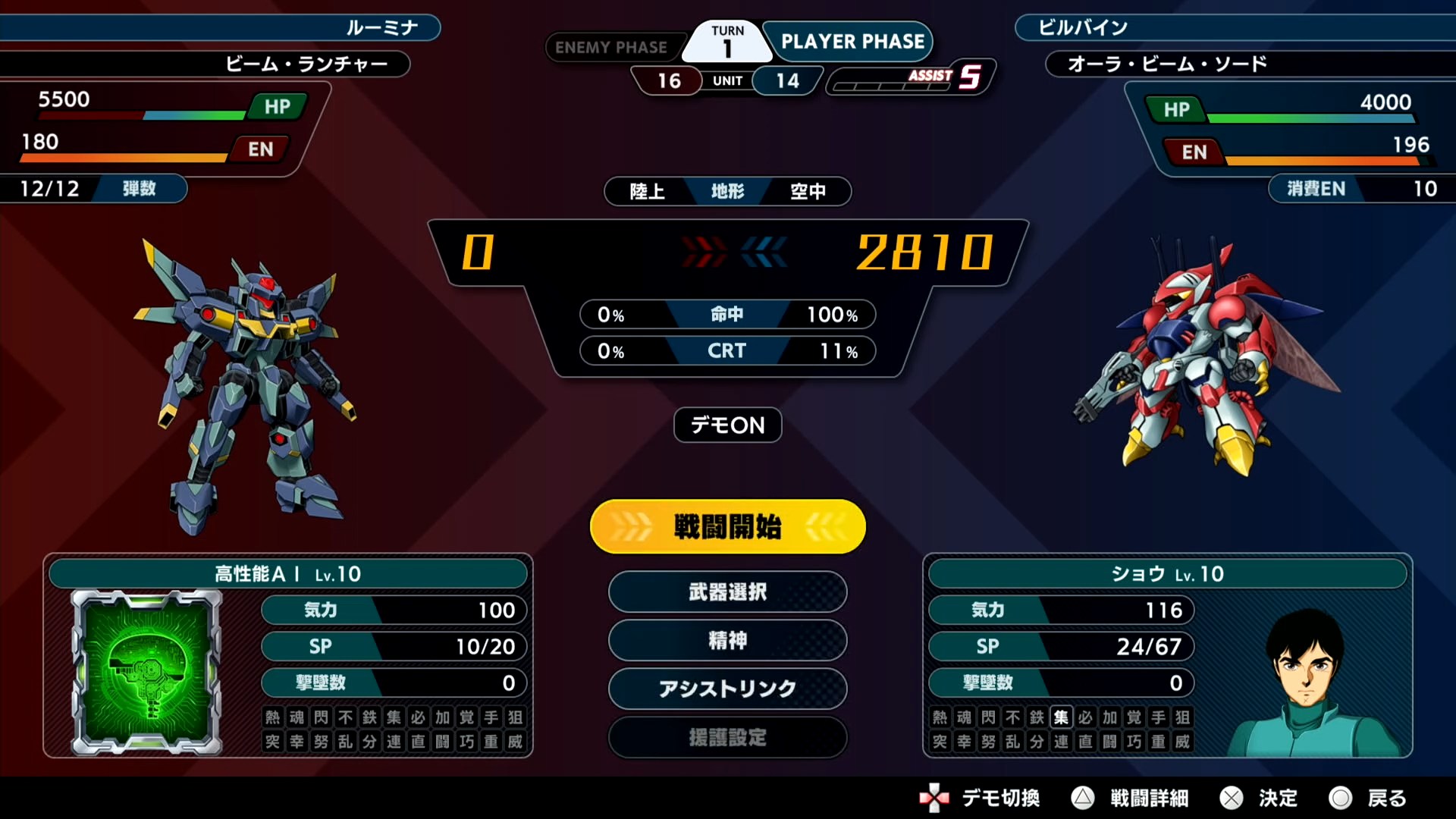
Task: Open the 精神 spirit commands menu
Action: tap(727, 640)
